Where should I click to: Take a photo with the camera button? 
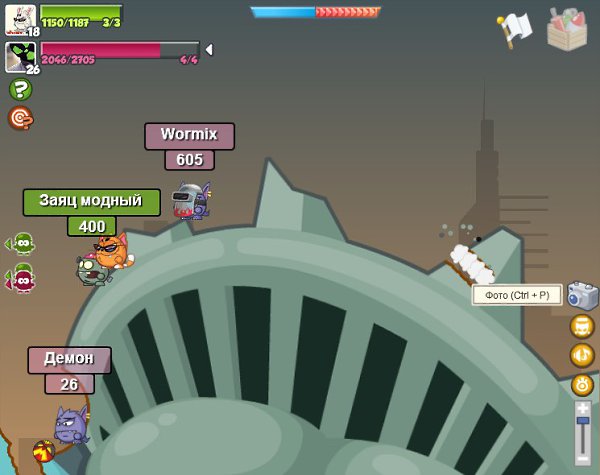582,295
